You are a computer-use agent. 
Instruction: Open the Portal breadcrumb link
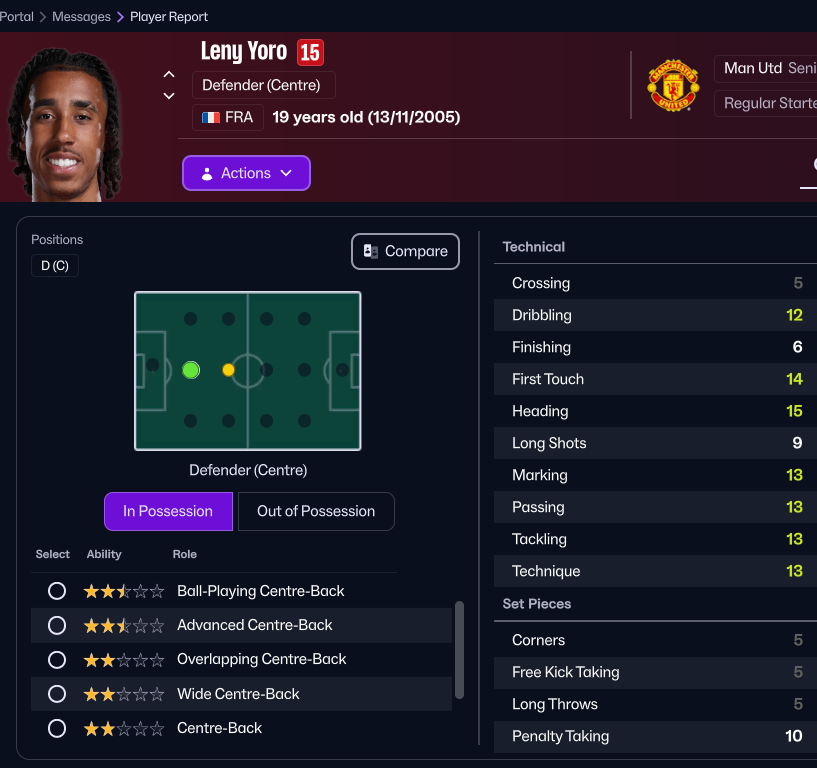tap(17, 17)
